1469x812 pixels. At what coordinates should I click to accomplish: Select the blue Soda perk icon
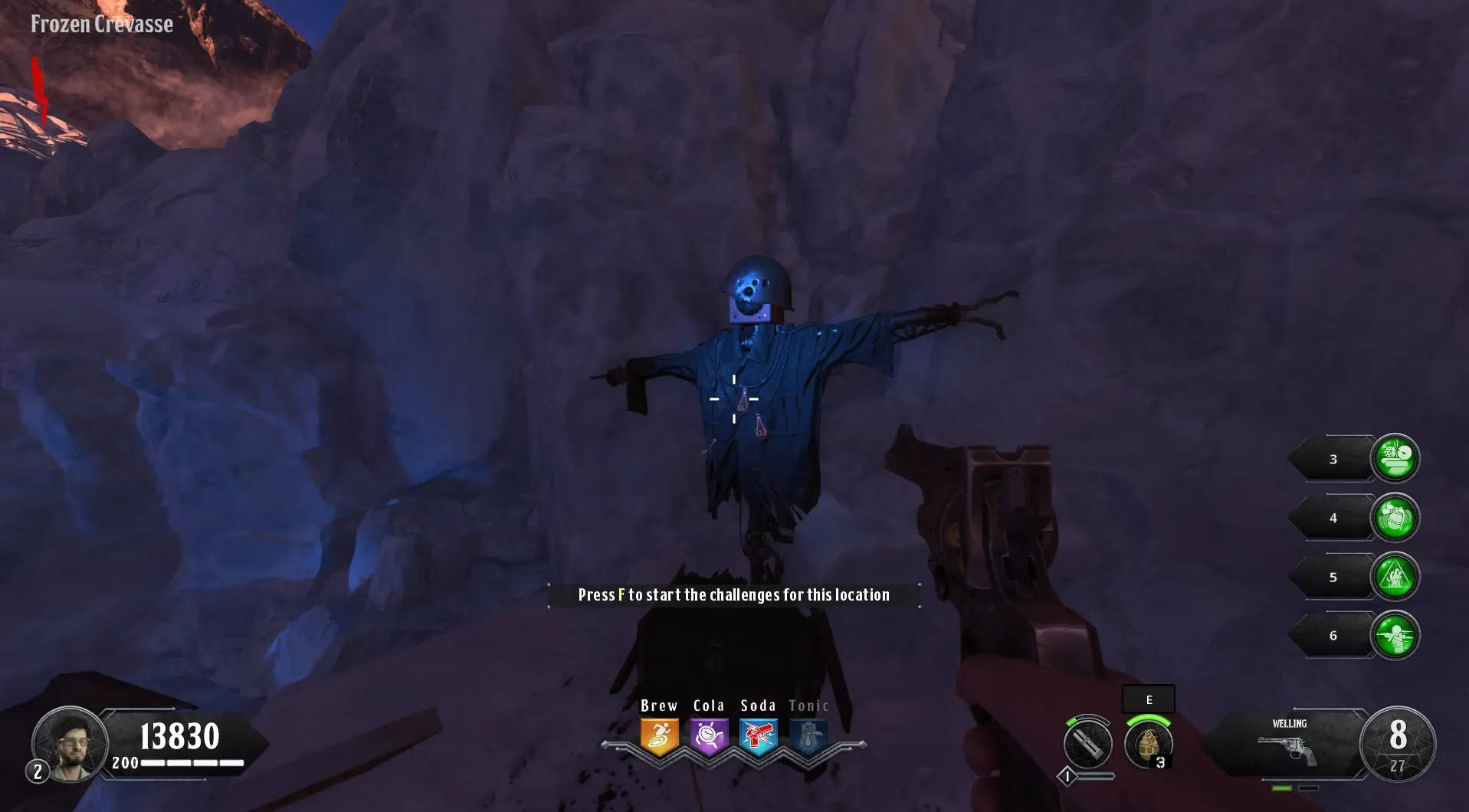click(759, 736)
